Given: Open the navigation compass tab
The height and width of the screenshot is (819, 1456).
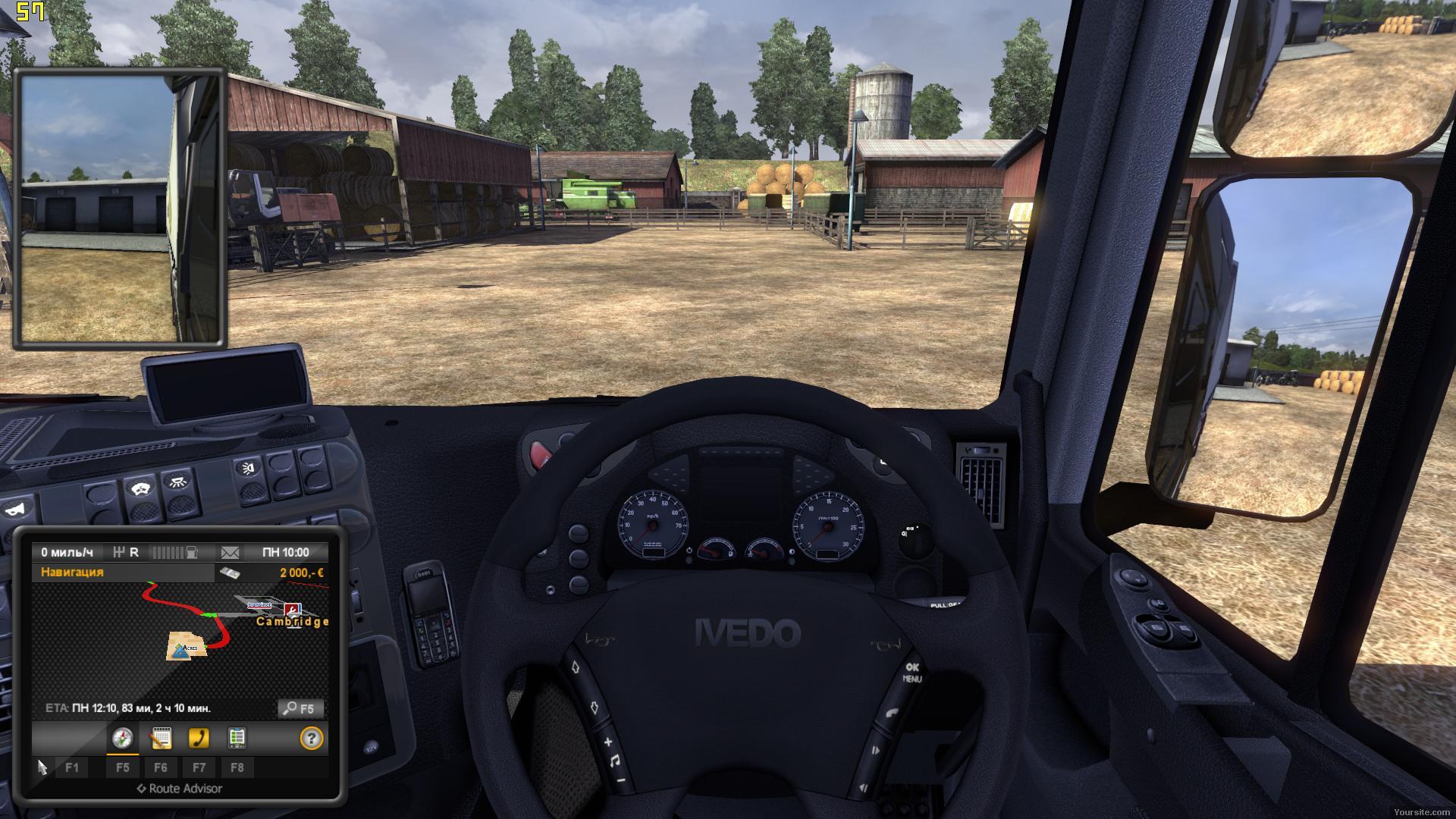Looking at the screenshot, I should [122, 738].
